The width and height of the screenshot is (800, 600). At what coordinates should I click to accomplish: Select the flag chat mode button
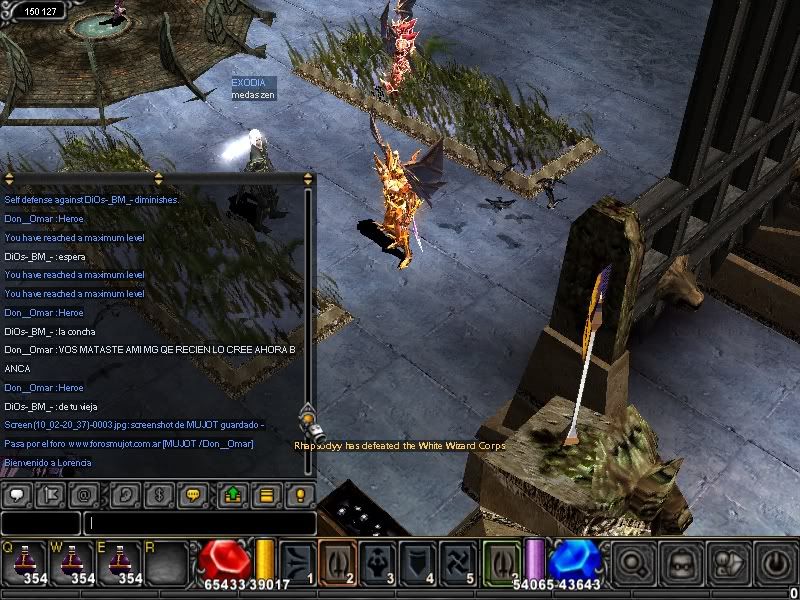[x=48, y=494]
